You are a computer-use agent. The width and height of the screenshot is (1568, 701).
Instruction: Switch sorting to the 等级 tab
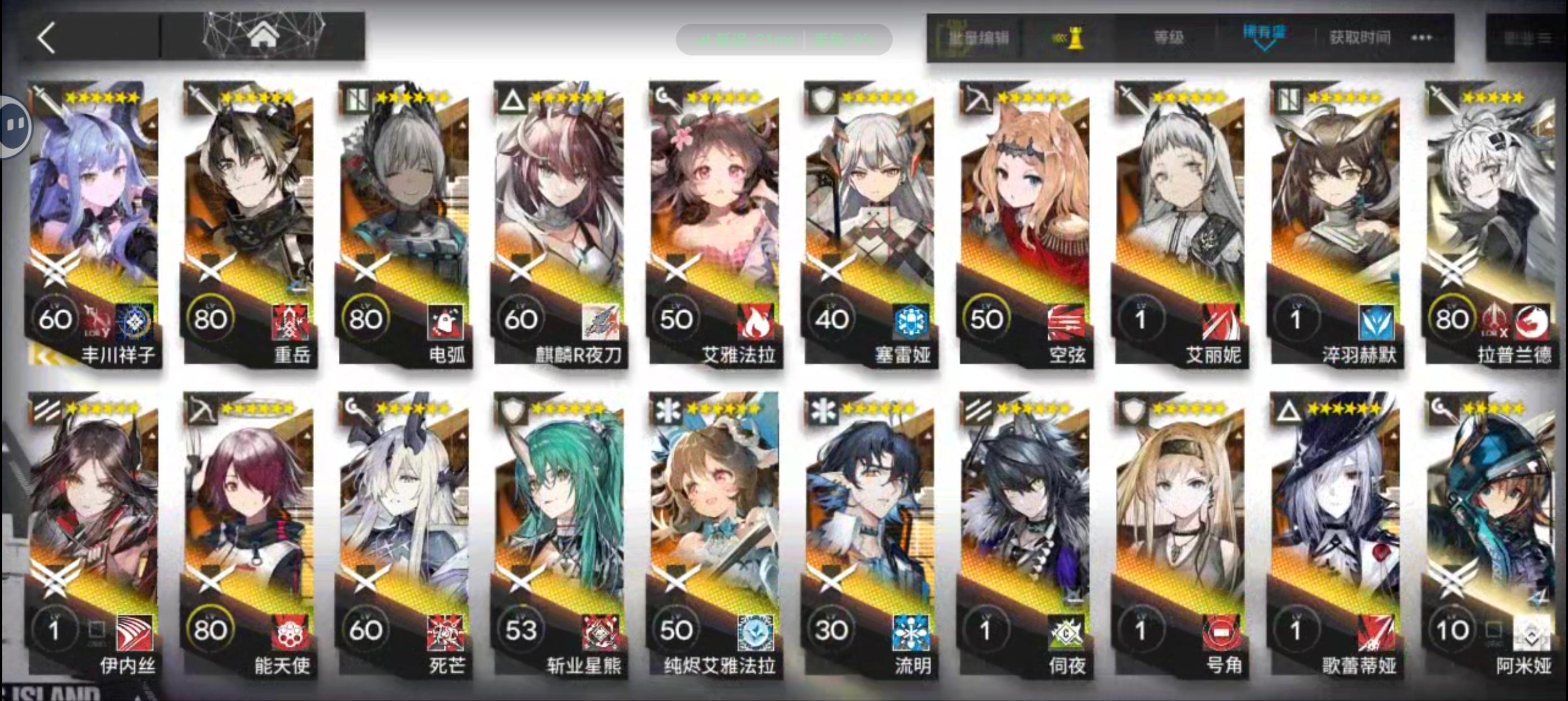click(1168, 38)
